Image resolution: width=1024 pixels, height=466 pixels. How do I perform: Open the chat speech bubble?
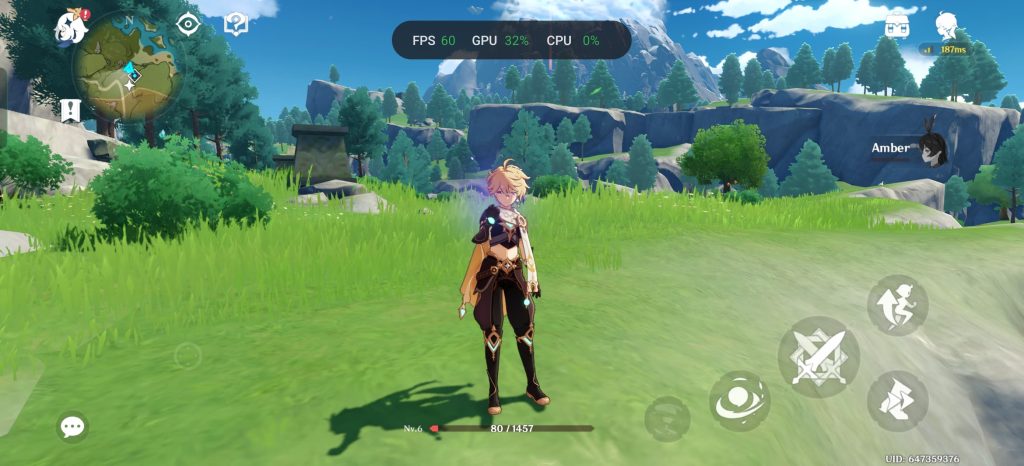point(72,427)
